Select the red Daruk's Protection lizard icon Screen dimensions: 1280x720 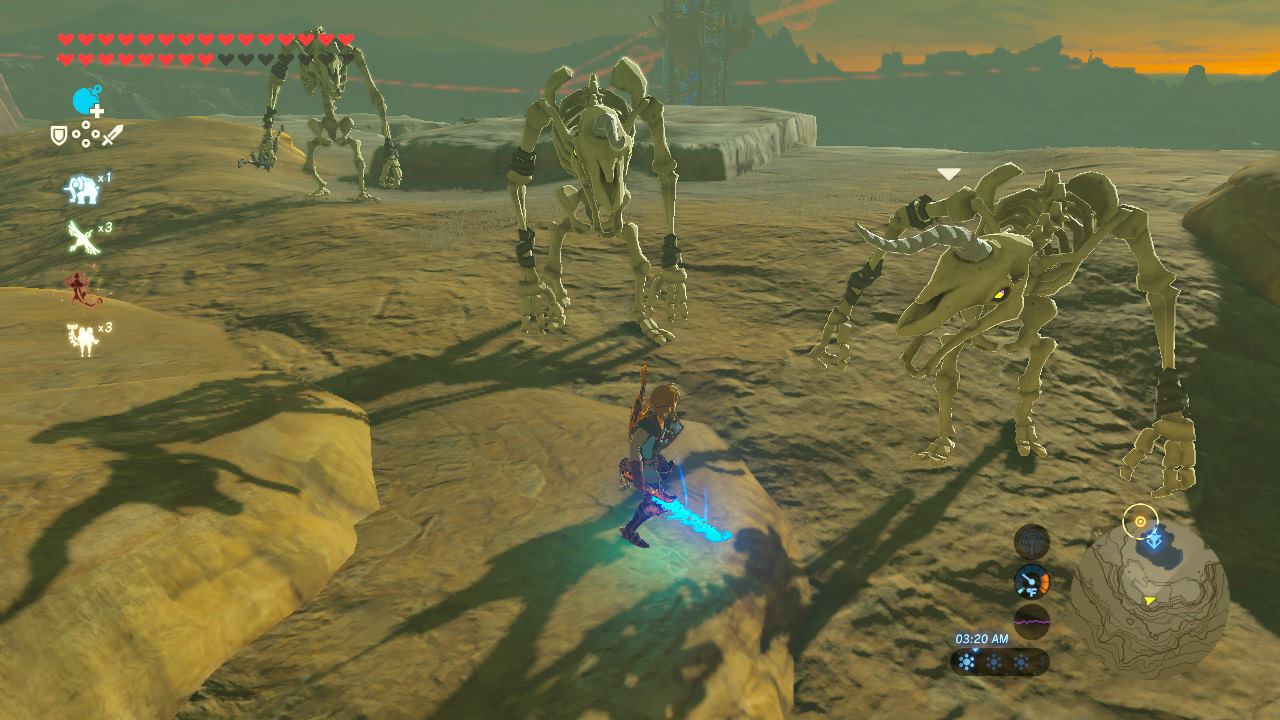82,290
